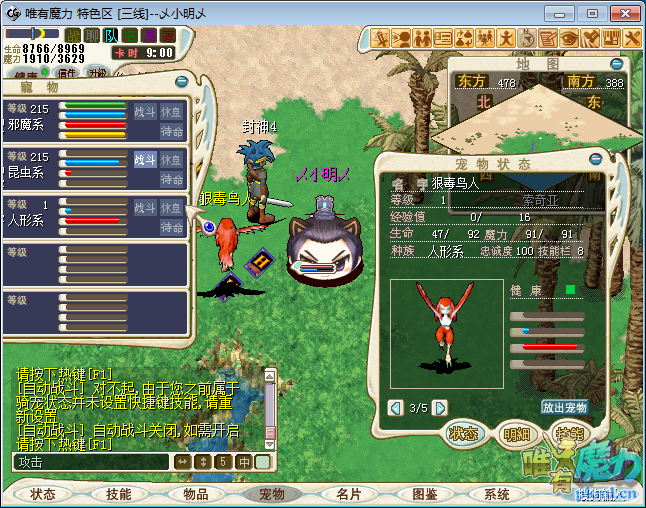
Task: Open the wrench and screwdriver settings icon
Action: click(632, 38)
